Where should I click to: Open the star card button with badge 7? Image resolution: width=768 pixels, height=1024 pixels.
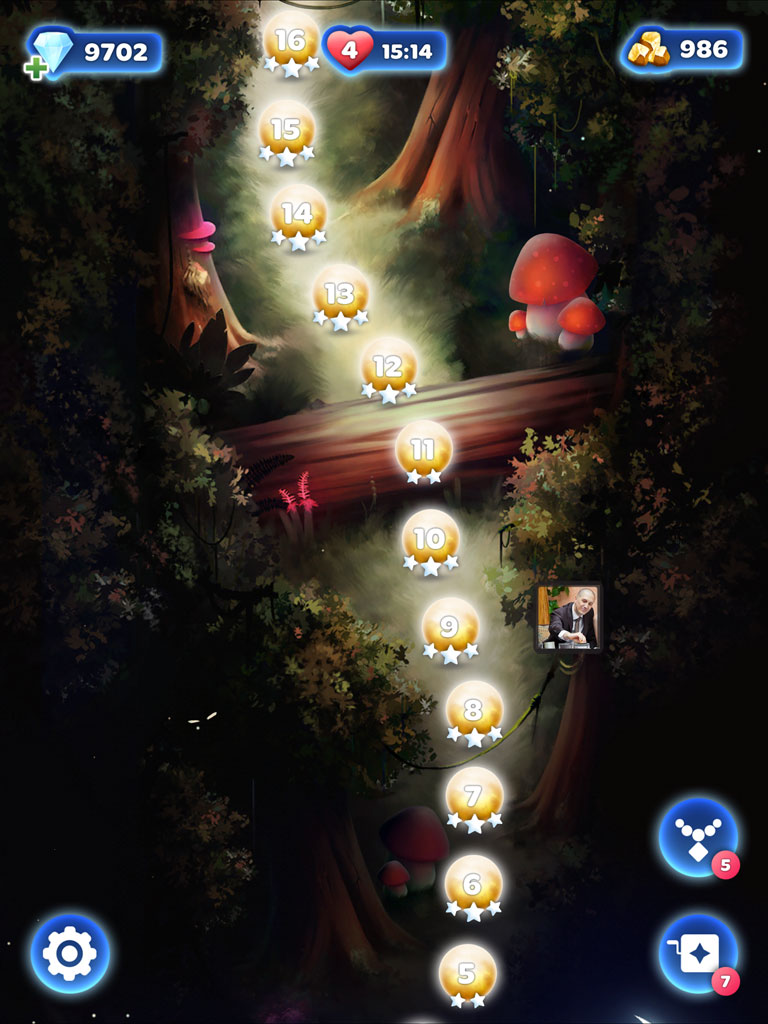point(698,953)
